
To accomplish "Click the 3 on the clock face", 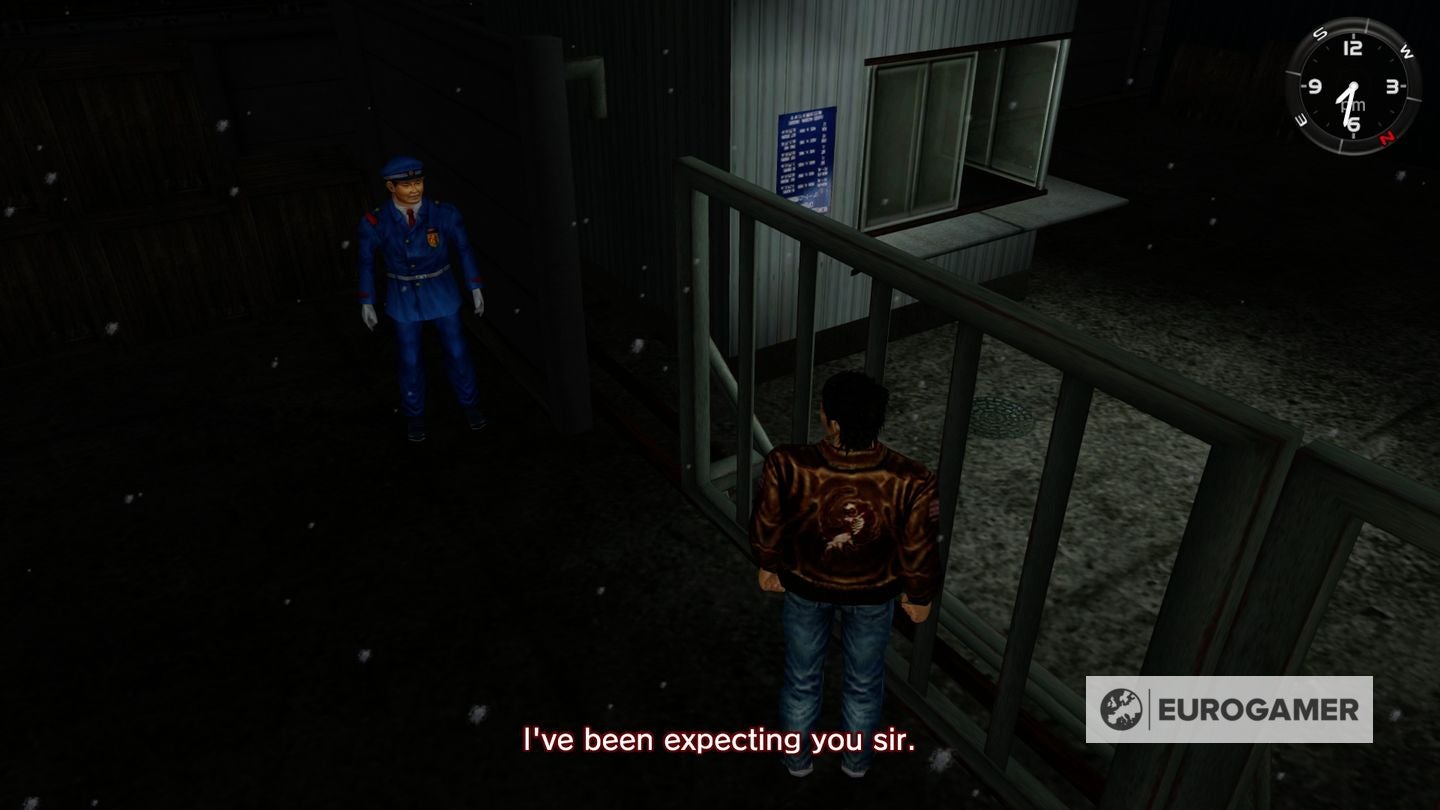I will pos(1390,87).
